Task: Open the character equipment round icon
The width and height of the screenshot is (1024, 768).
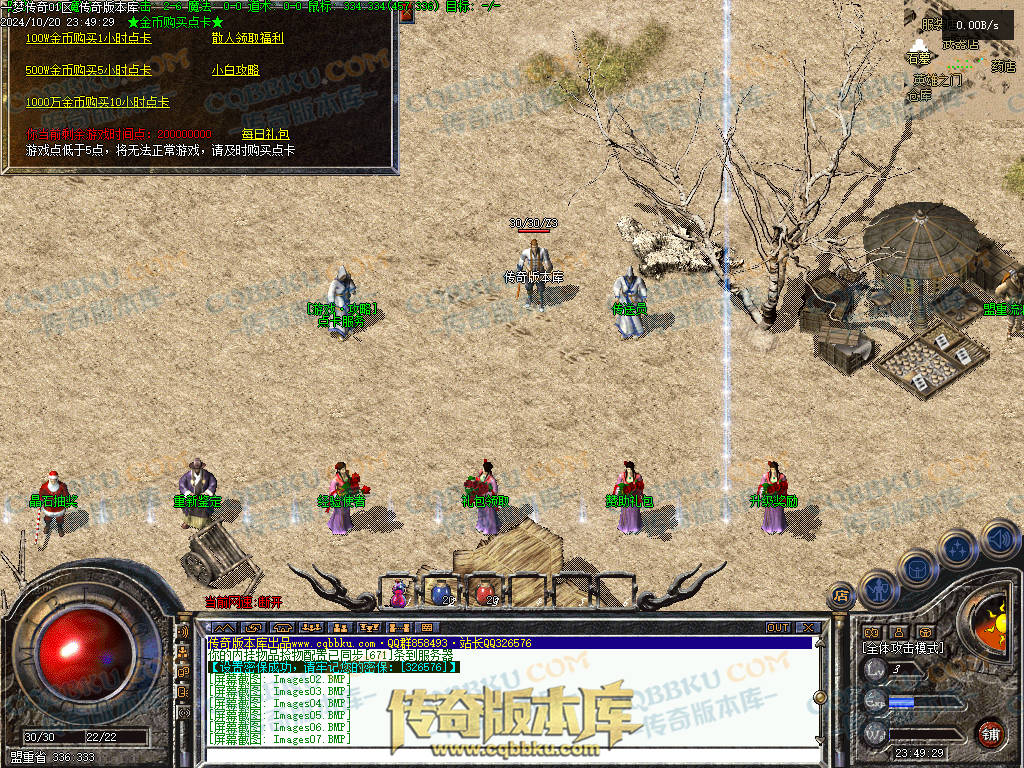Action: 878,588
